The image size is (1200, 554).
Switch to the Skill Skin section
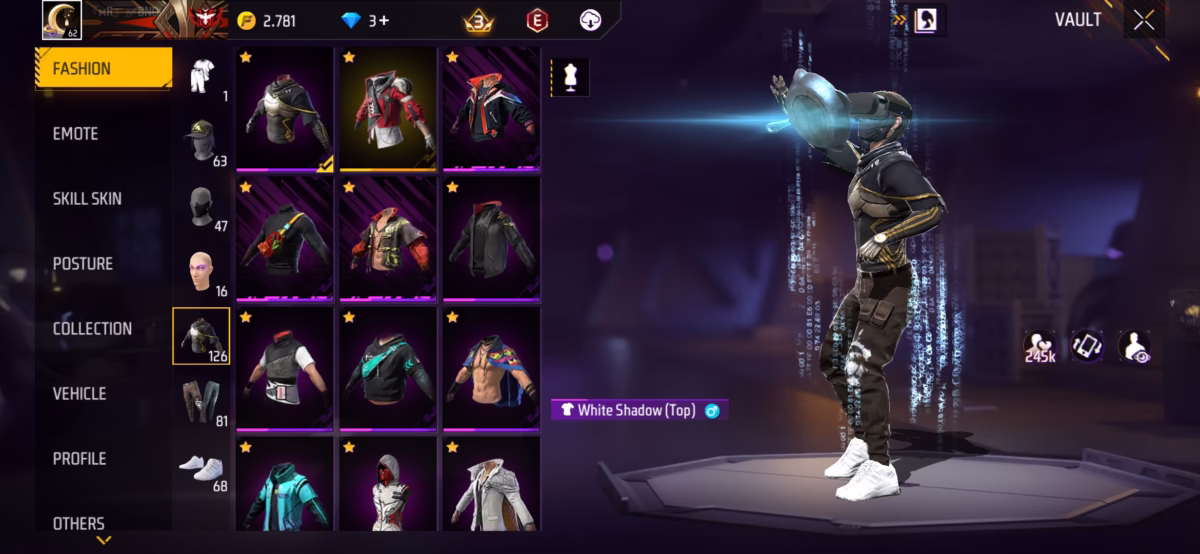pyautogui.click(x=87, y=199)
